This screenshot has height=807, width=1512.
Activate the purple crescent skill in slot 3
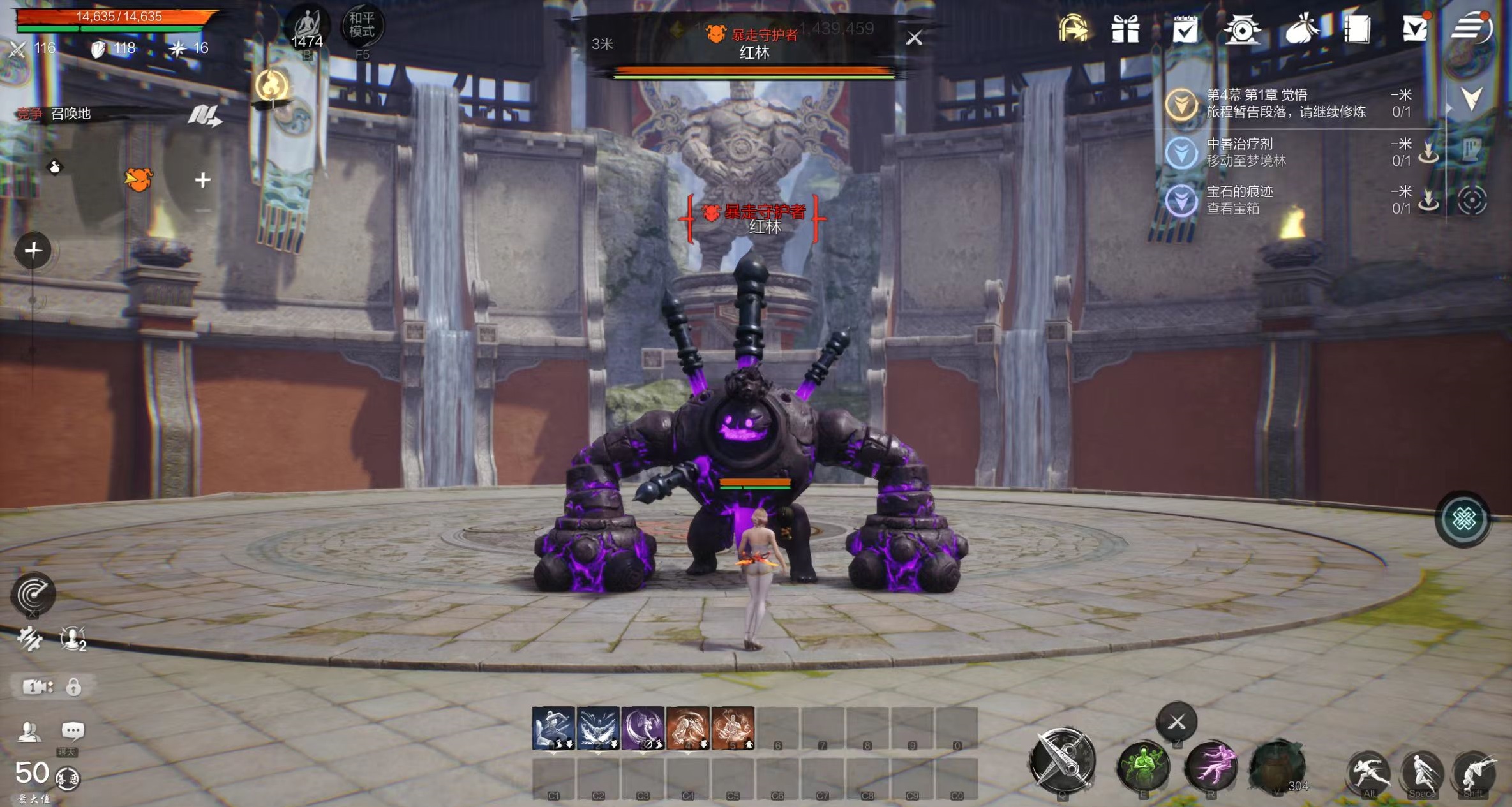coord(643,727)
